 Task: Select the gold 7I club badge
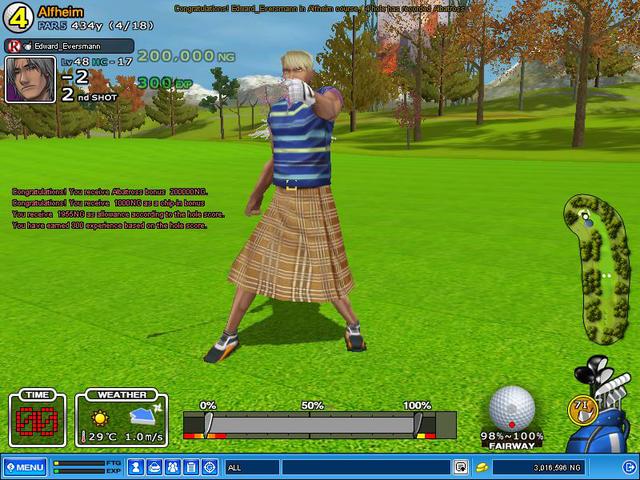(x=579, y=407)
